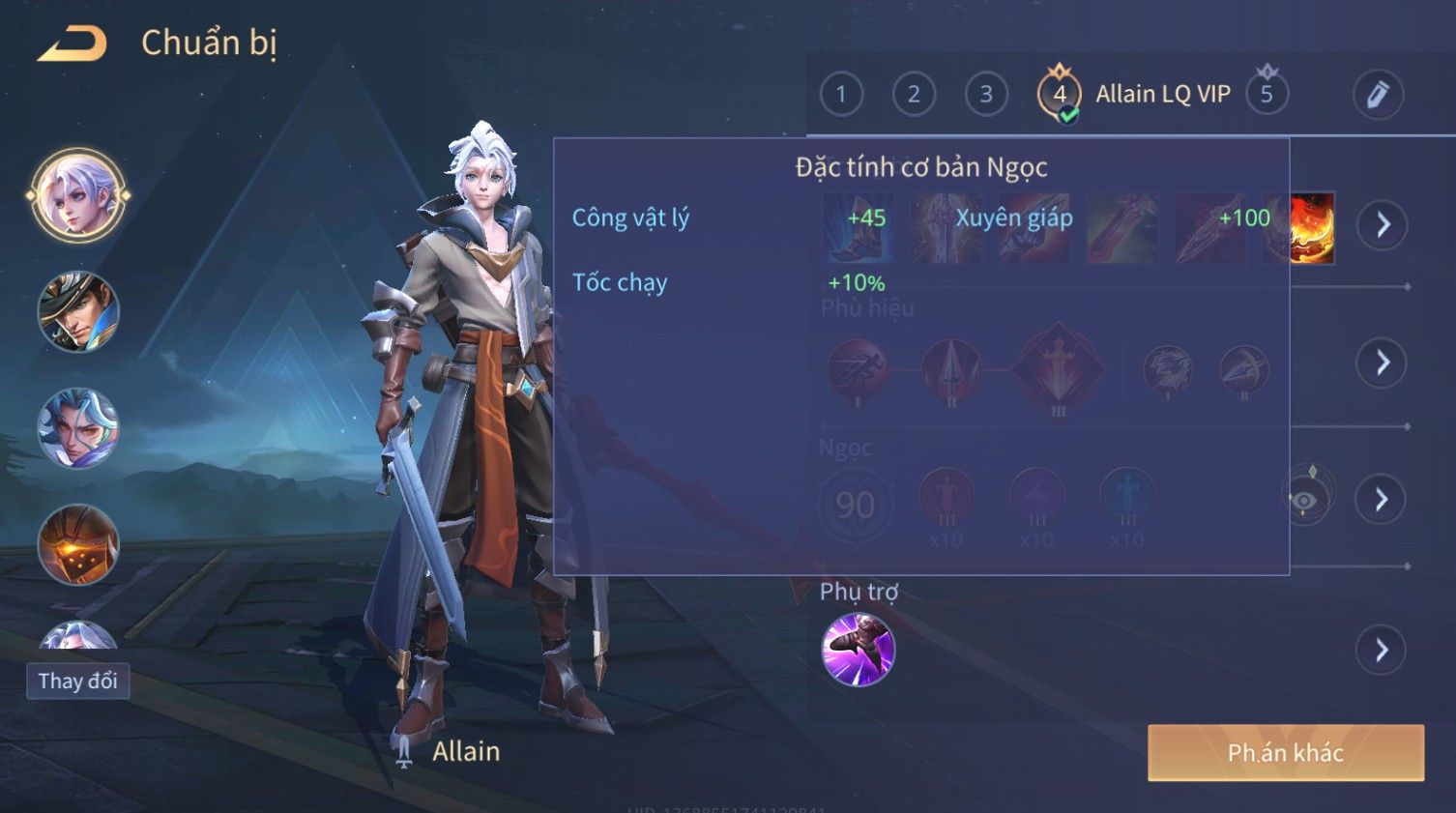The image size is (1456, 813).
Task: Toggle the Ngọc stats eye icon
Action: pyautogui.click(x=1305, y=499)
